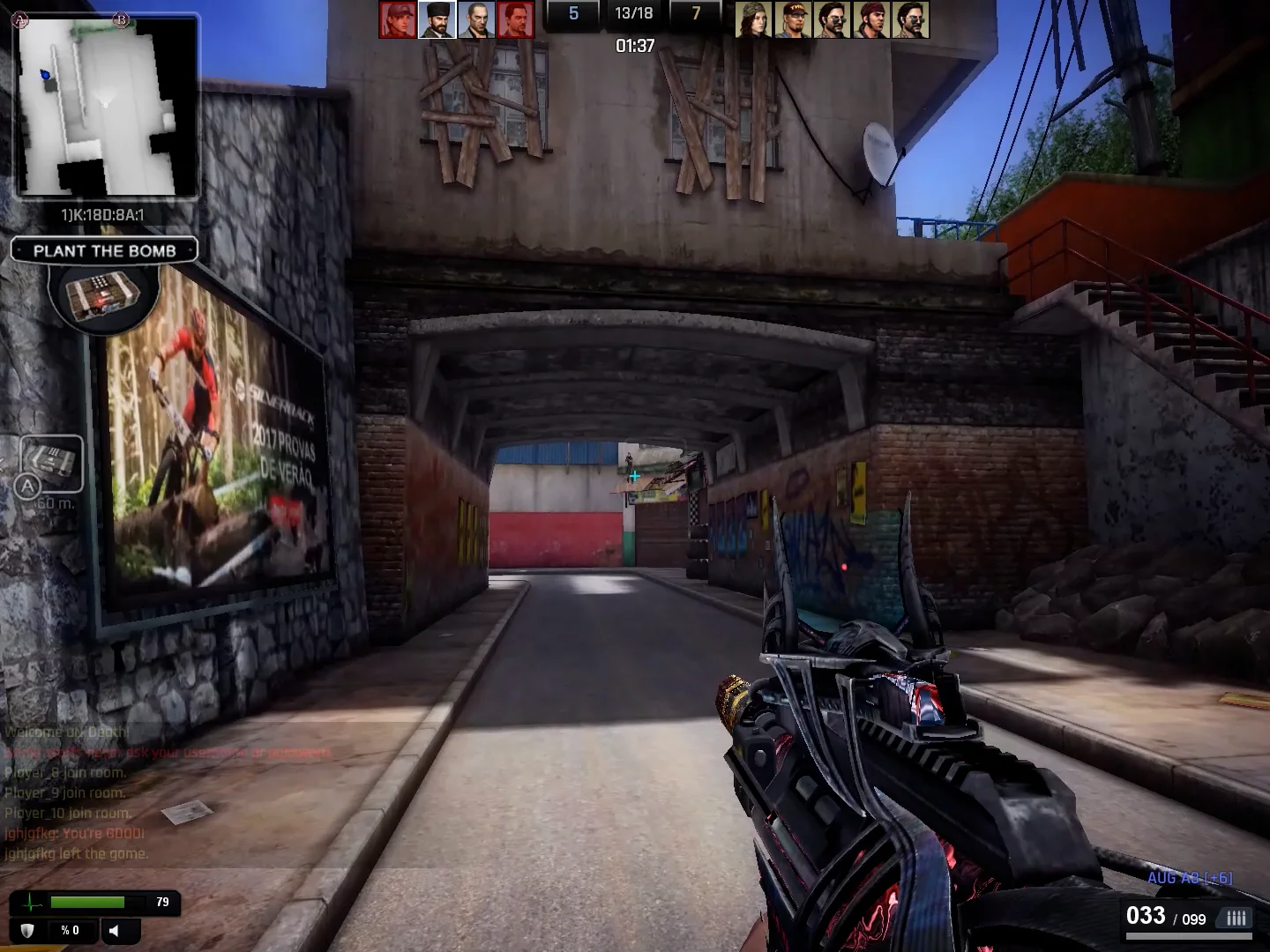Click the armor shield icon

27,930
